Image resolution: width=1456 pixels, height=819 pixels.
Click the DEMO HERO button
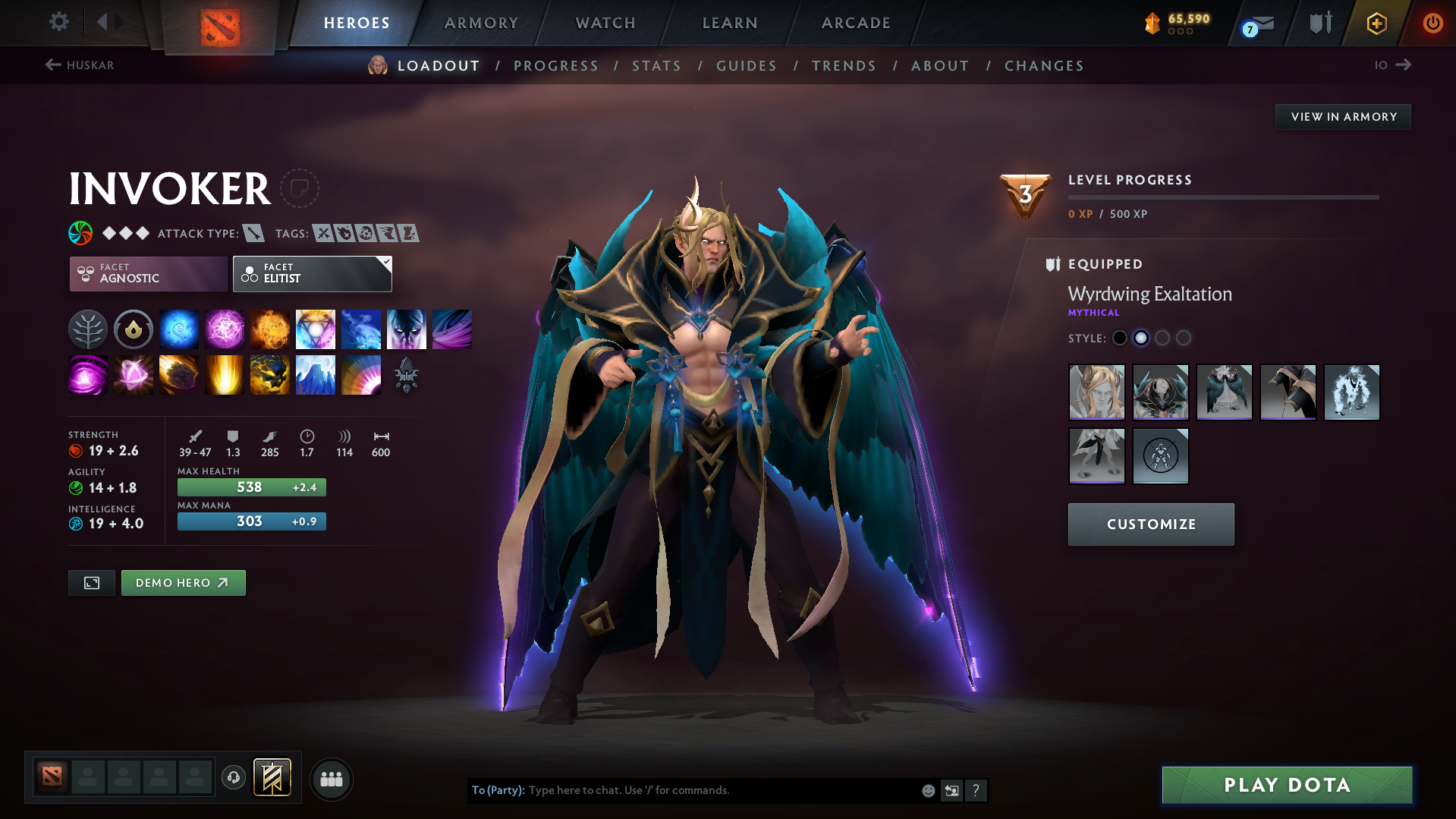click(x=183, y=582)
